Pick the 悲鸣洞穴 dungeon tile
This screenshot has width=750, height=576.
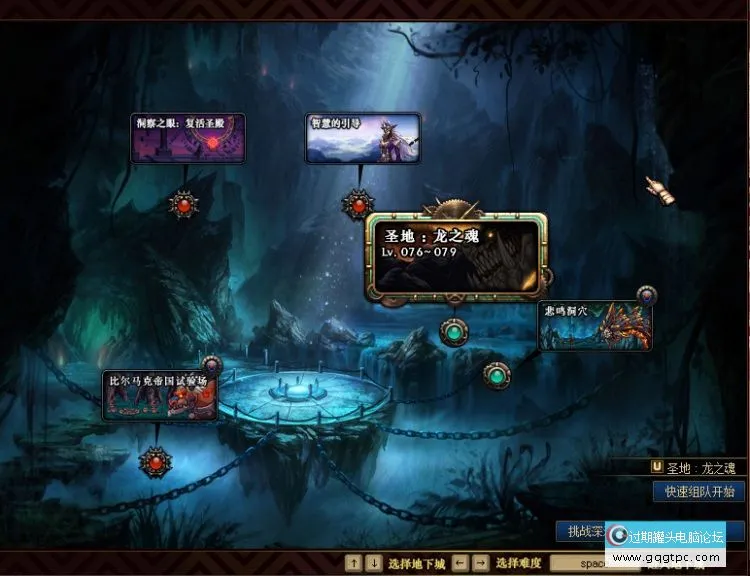pos(595,326)
